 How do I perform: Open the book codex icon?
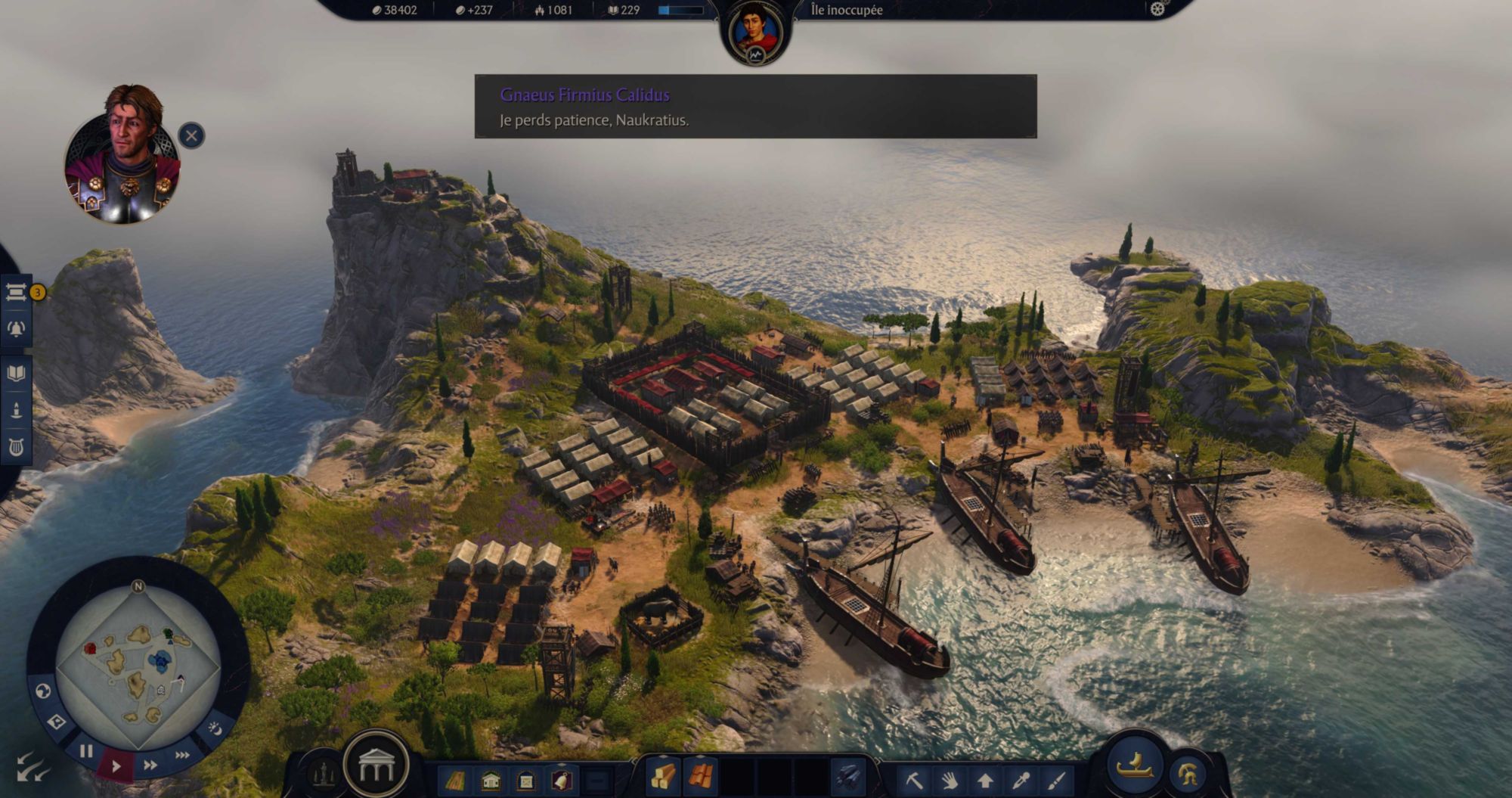point(16,373)
